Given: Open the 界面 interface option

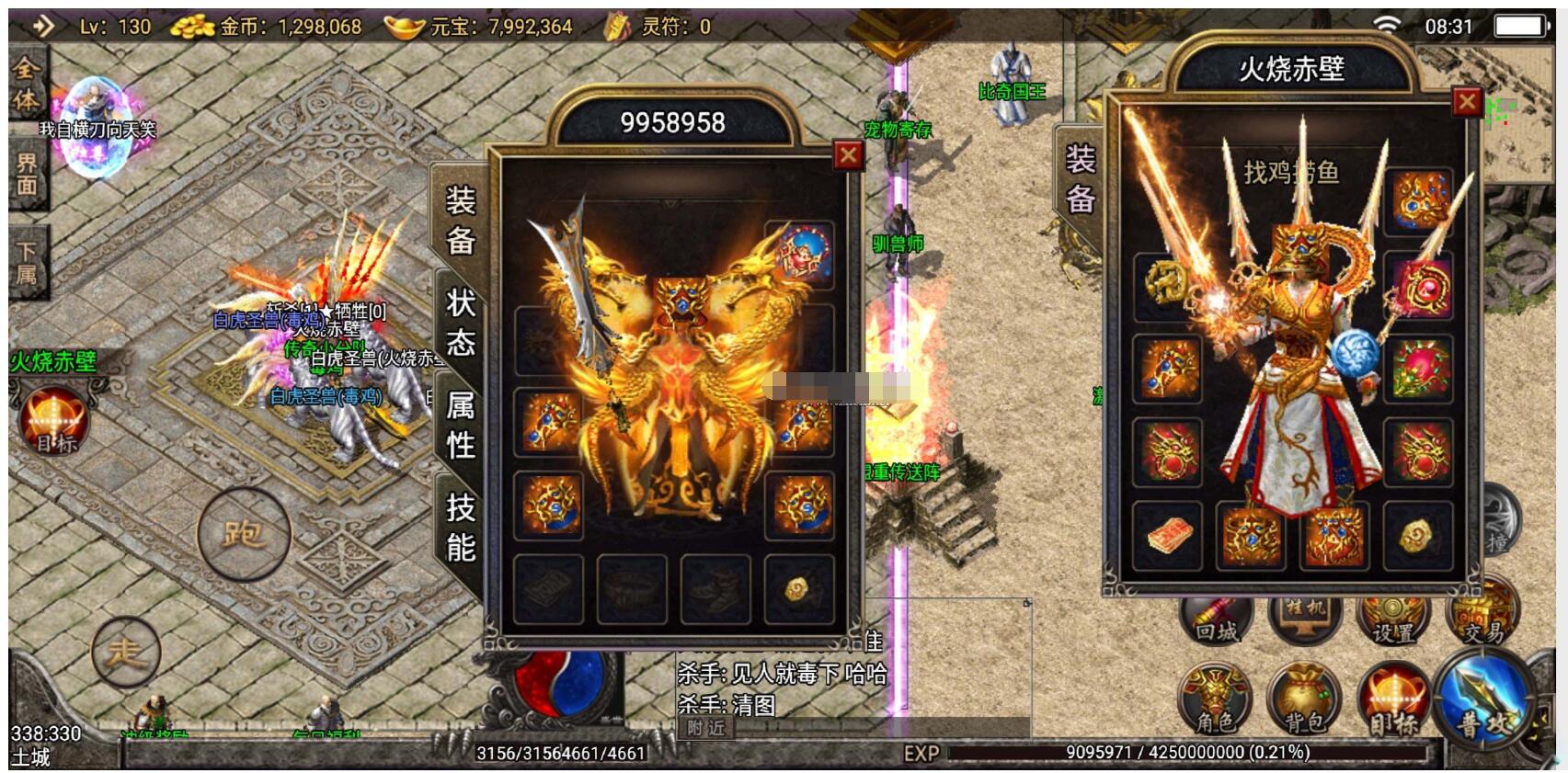Looking at the screenshot, I should point(27,174).
